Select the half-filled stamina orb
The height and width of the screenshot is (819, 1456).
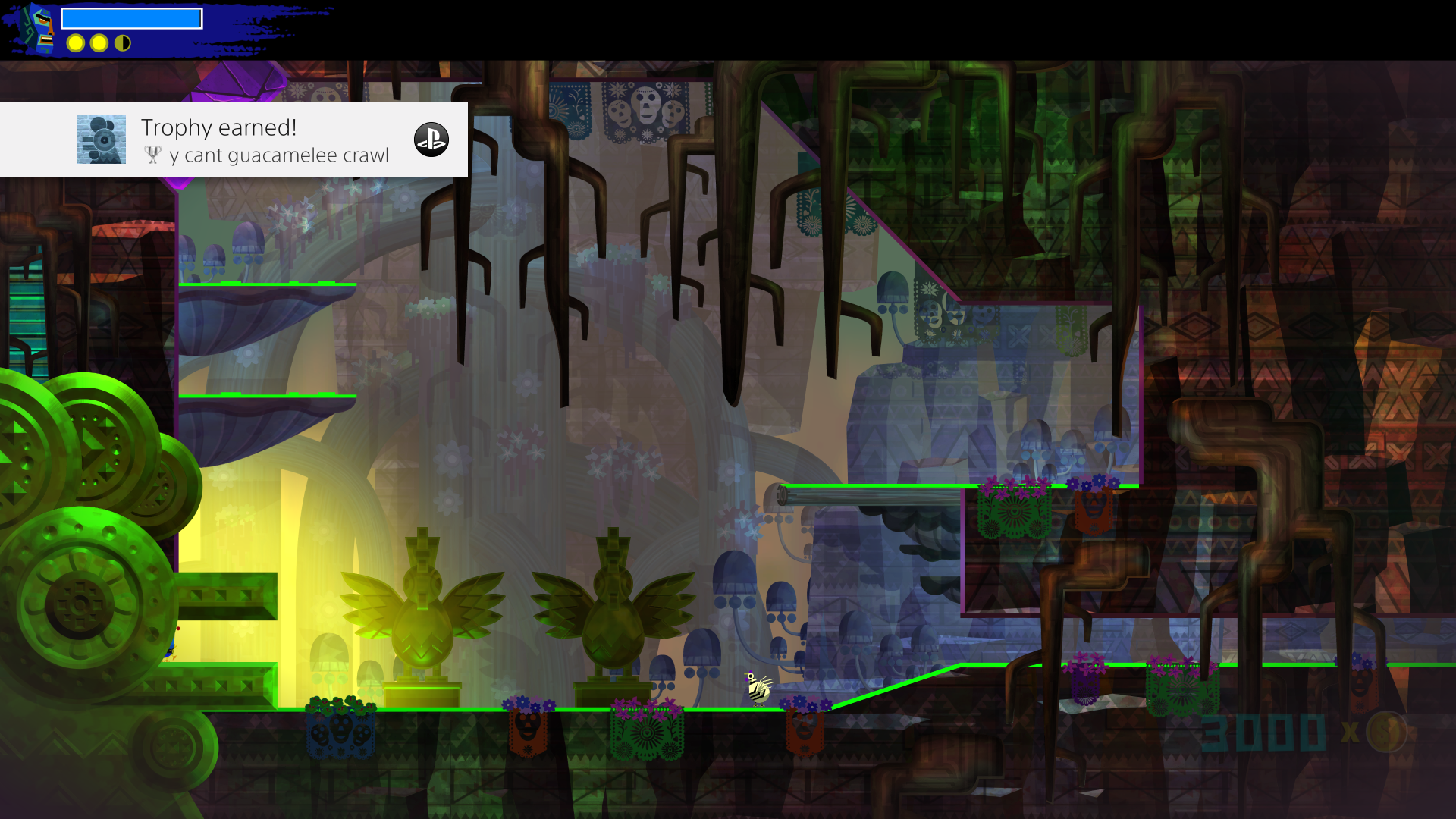click(x=121, y=43)
